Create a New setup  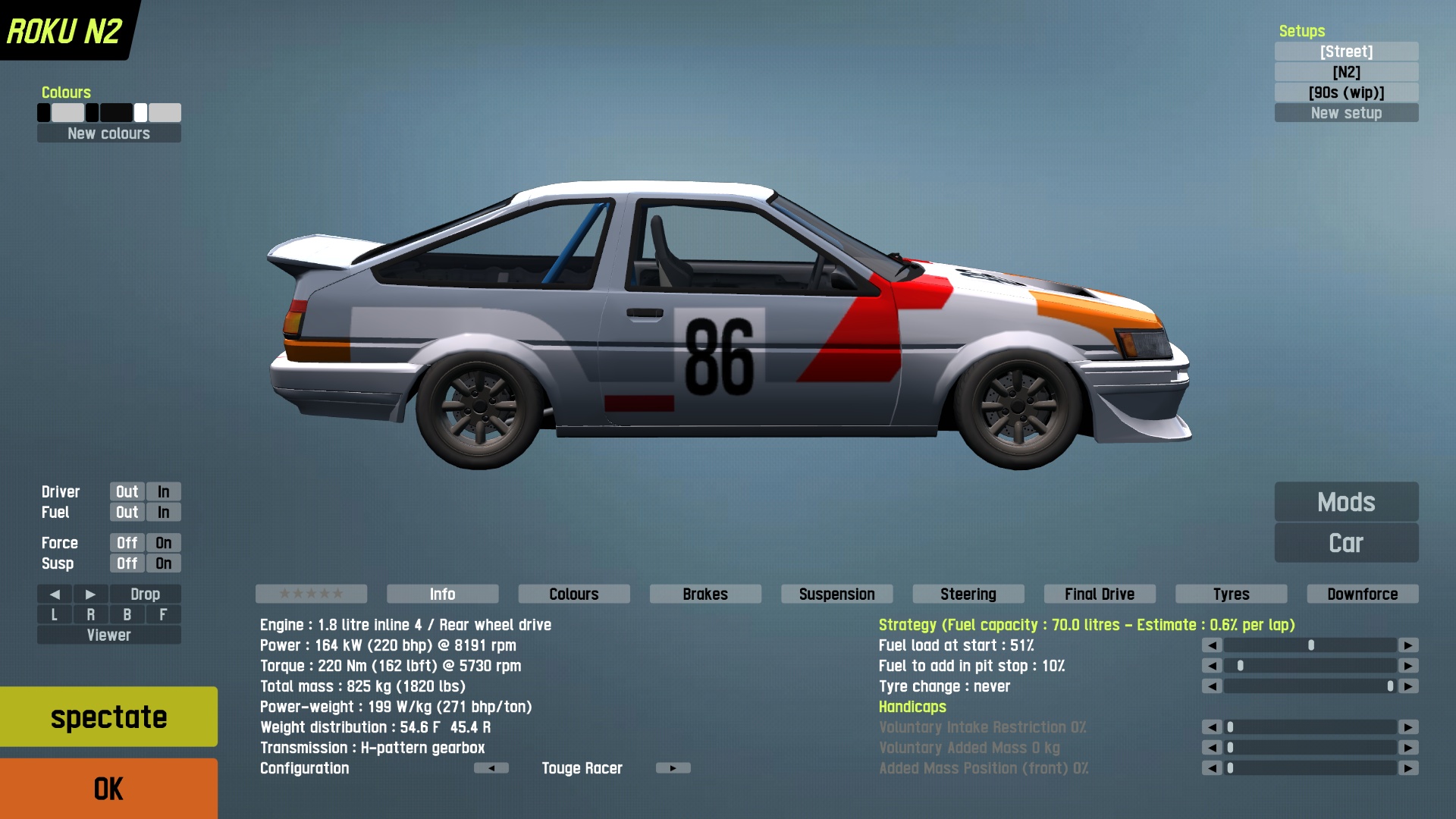click(x=1346, y=113)
